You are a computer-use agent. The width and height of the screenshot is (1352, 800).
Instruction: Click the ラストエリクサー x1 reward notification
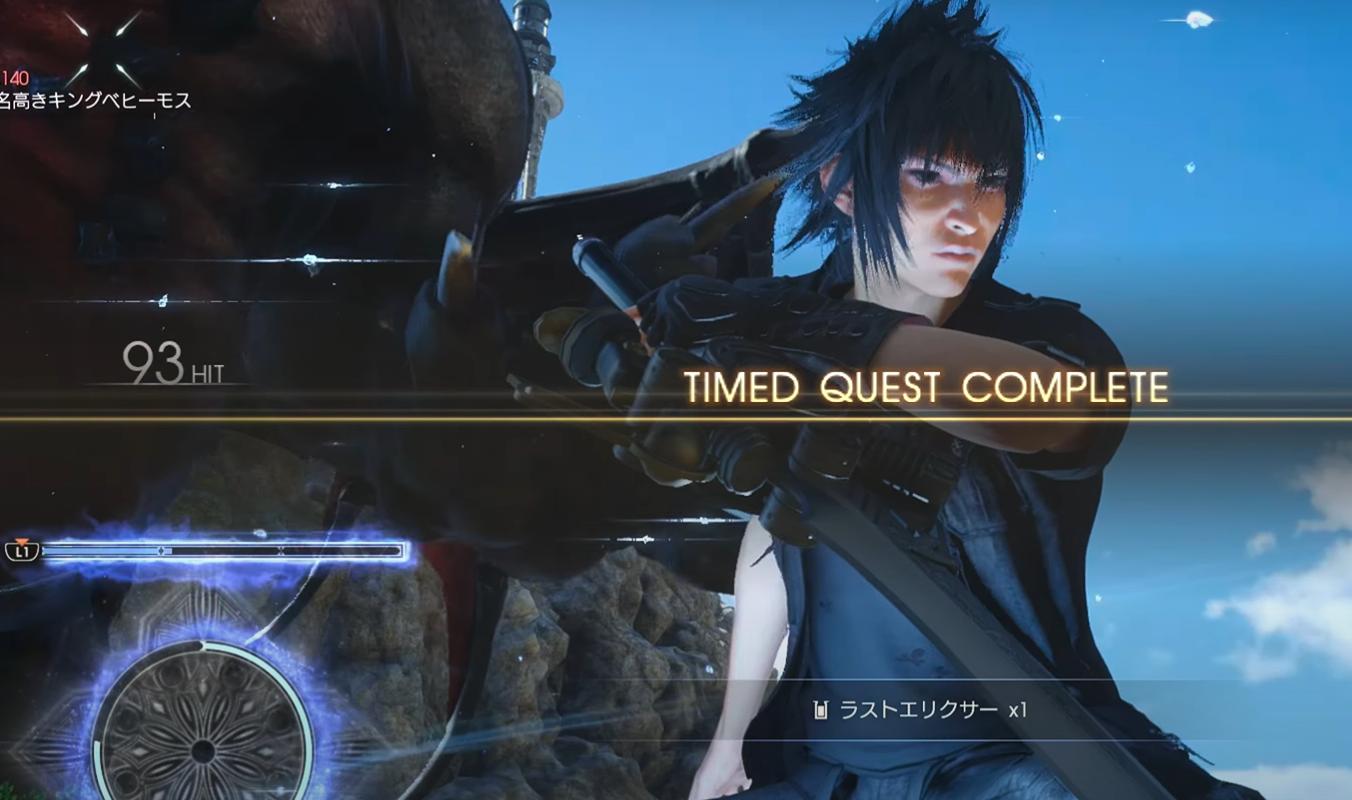(x=922, y=710)
